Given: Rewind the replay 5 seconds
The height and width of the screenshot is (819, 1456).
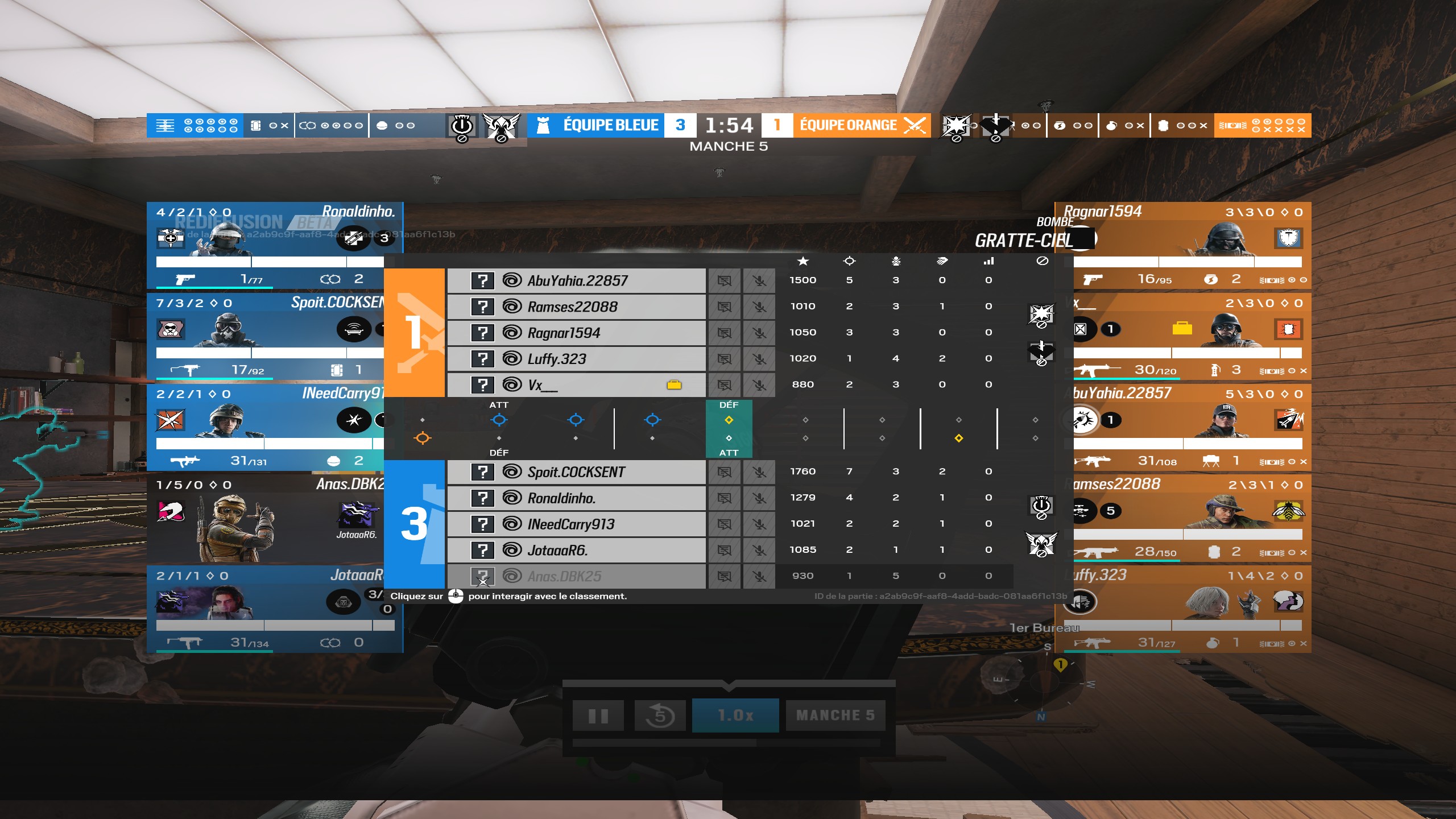Looking at the screenshot, I should (660, 715).
